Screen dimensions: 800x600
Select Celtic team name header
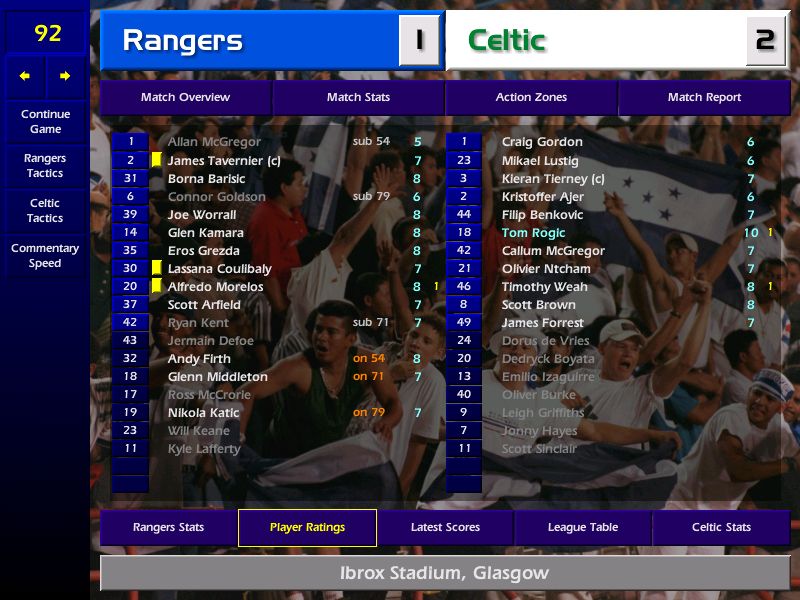pos(595,41)
